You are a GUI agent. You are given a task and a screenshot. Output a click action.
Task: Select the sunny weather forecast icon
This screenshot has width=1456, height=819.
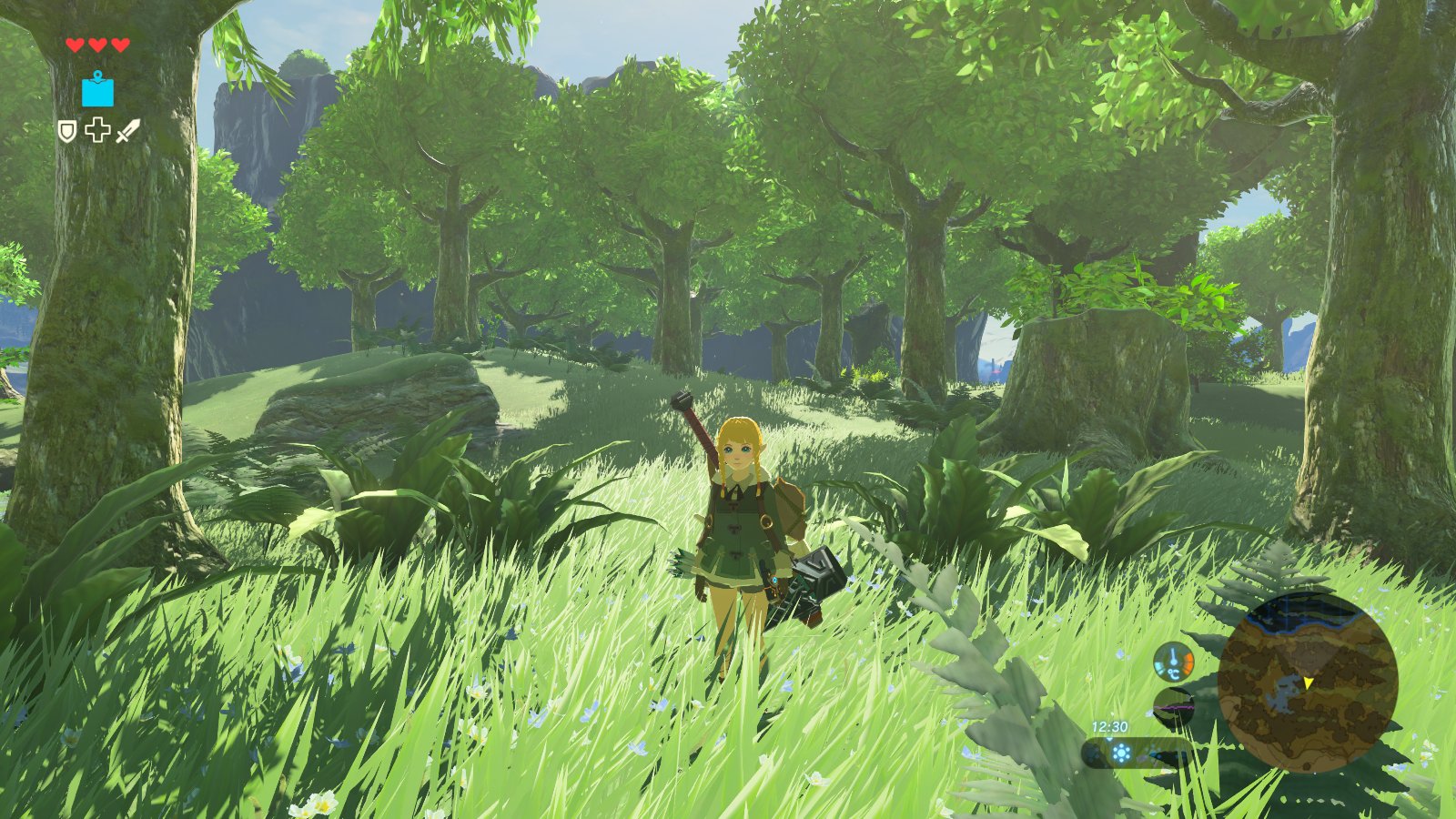point(1122,753)
